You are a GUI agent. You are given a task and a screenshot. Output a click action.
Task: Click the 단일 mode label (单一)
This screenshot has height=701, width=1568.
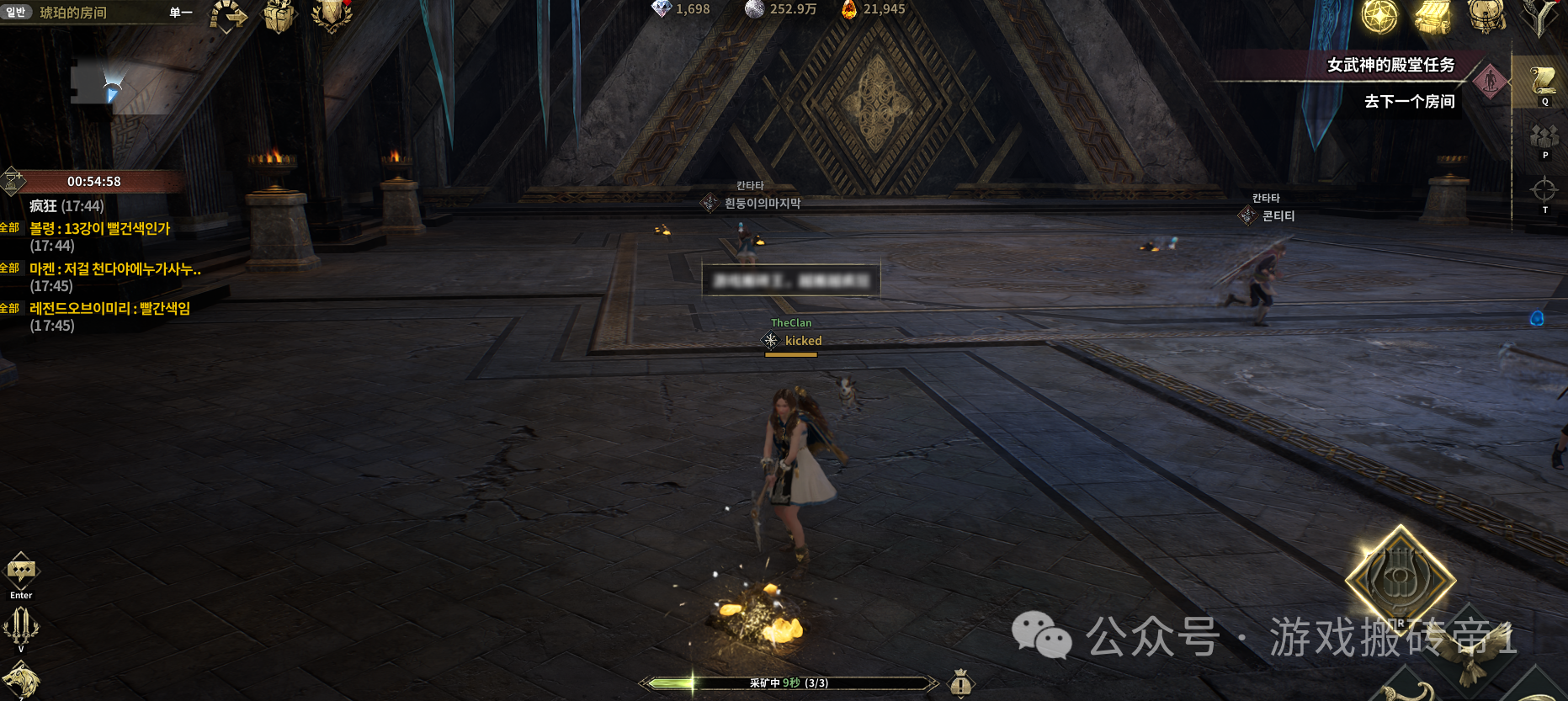coord(181,13)
